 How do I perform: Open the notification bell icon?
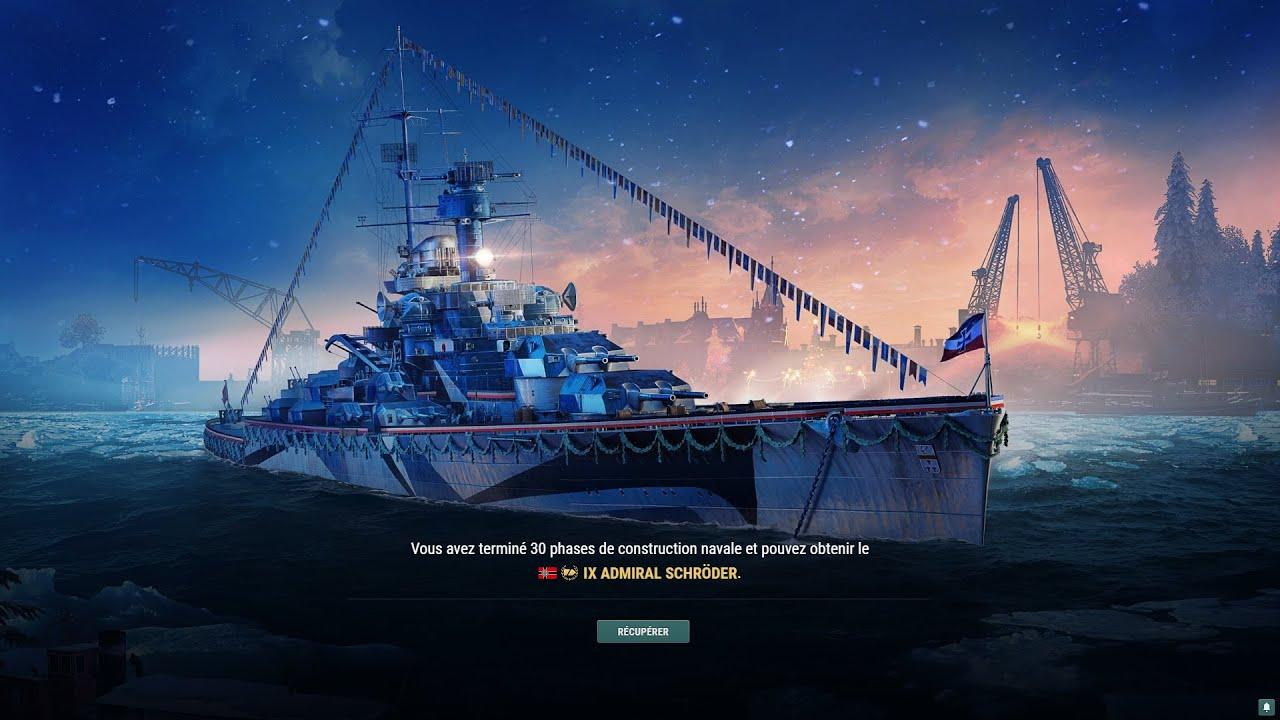click(x=1265, y=706)
